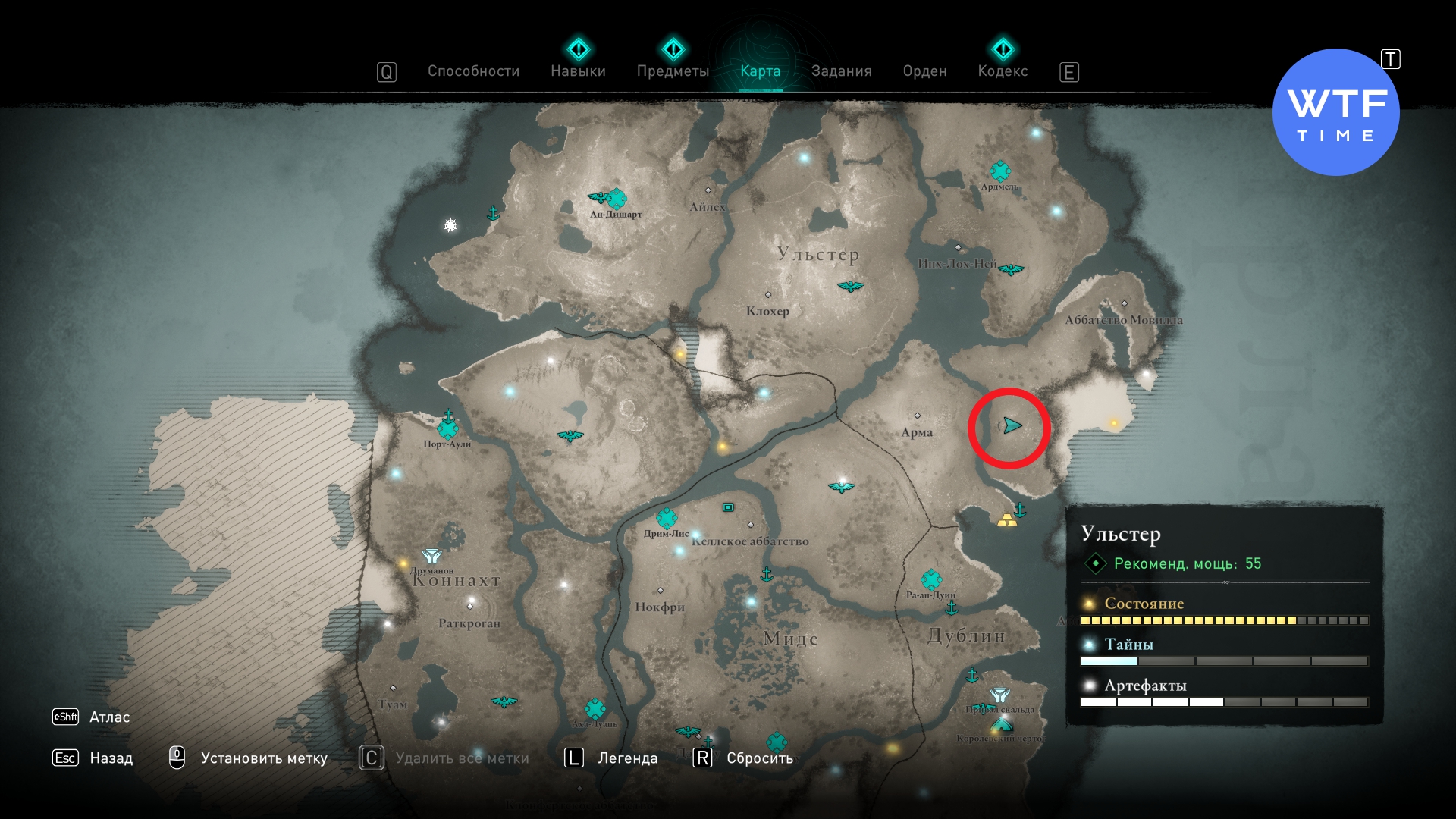Go back with the Назад button

pyautogui.click(x=111, y=758)
